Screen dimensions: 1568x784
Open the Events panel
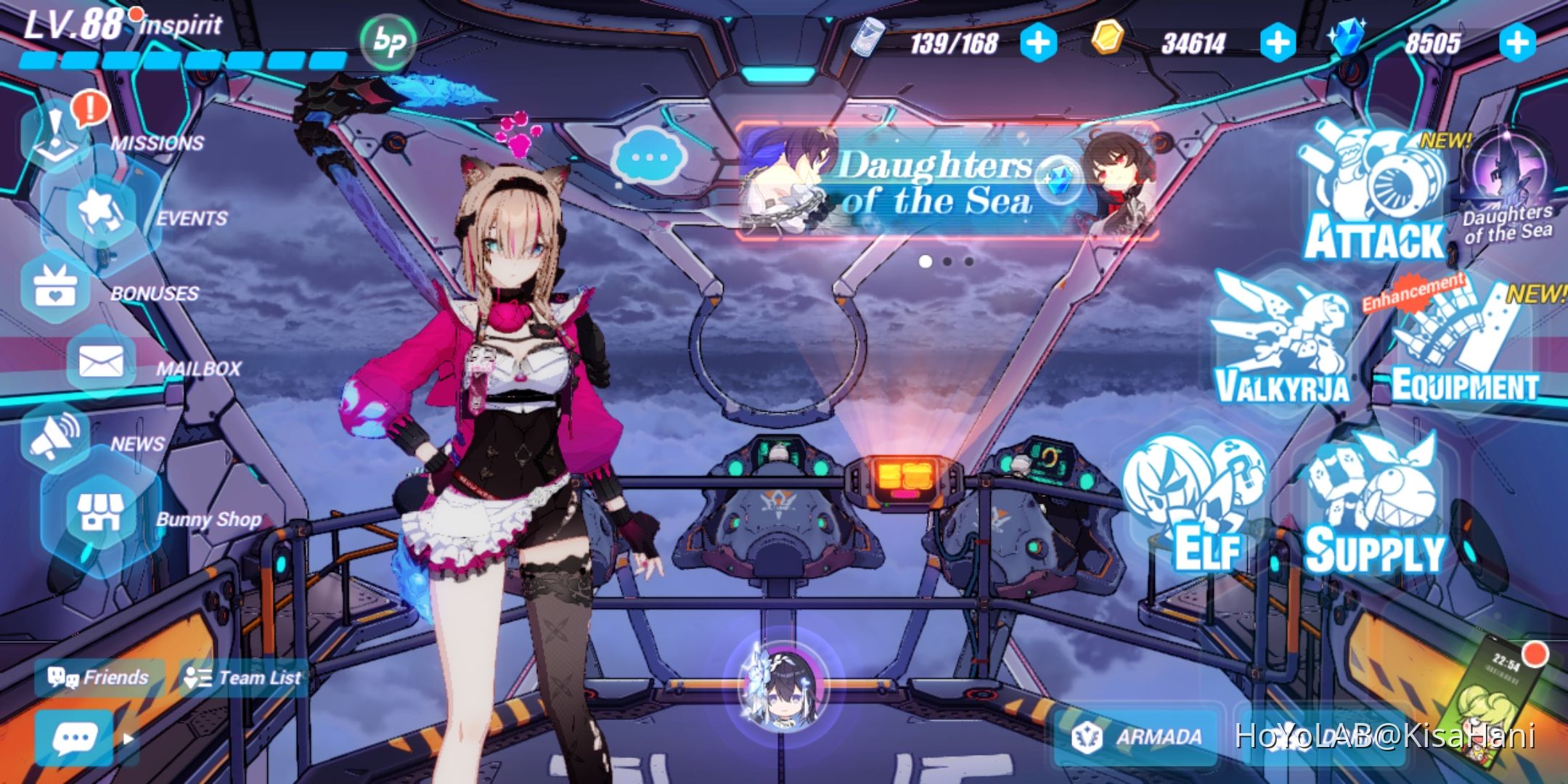98,214
